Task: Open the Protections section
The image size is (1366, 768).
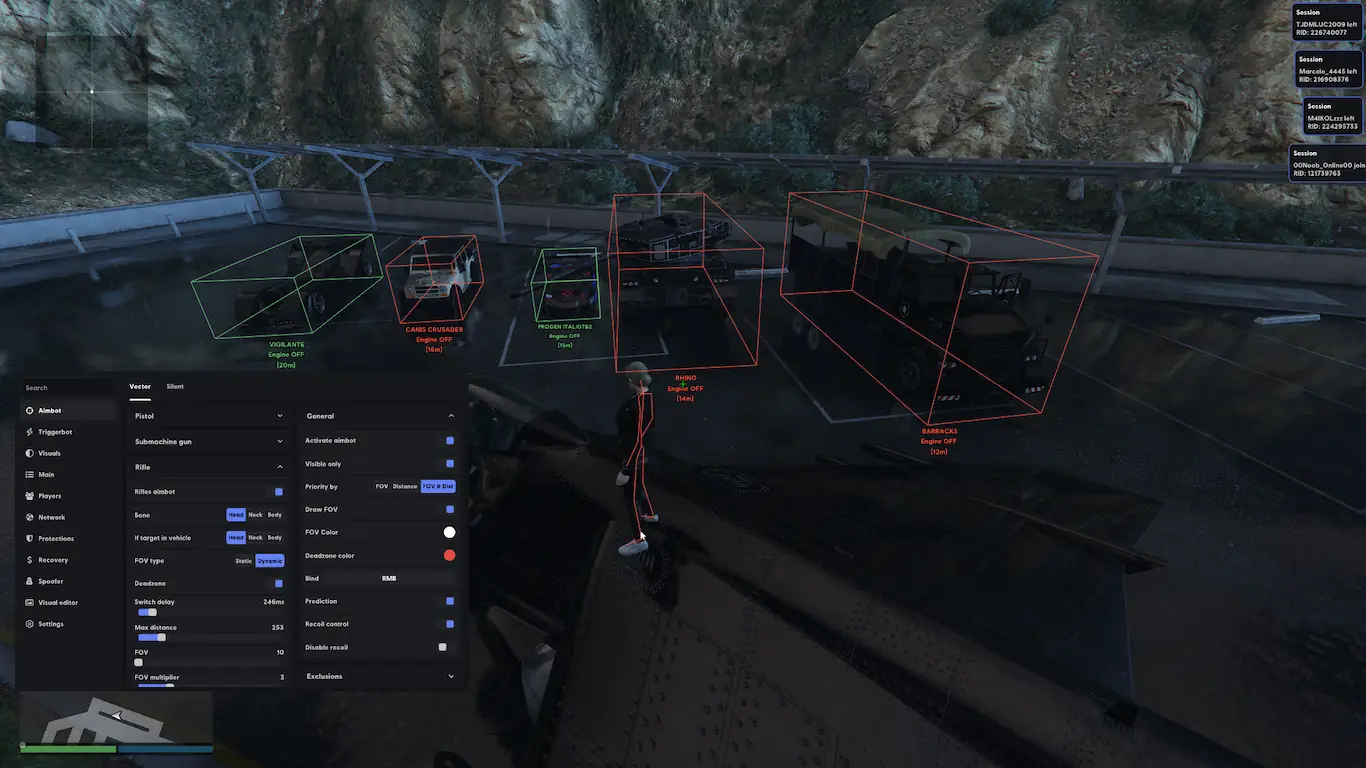Action: (55, 539)
